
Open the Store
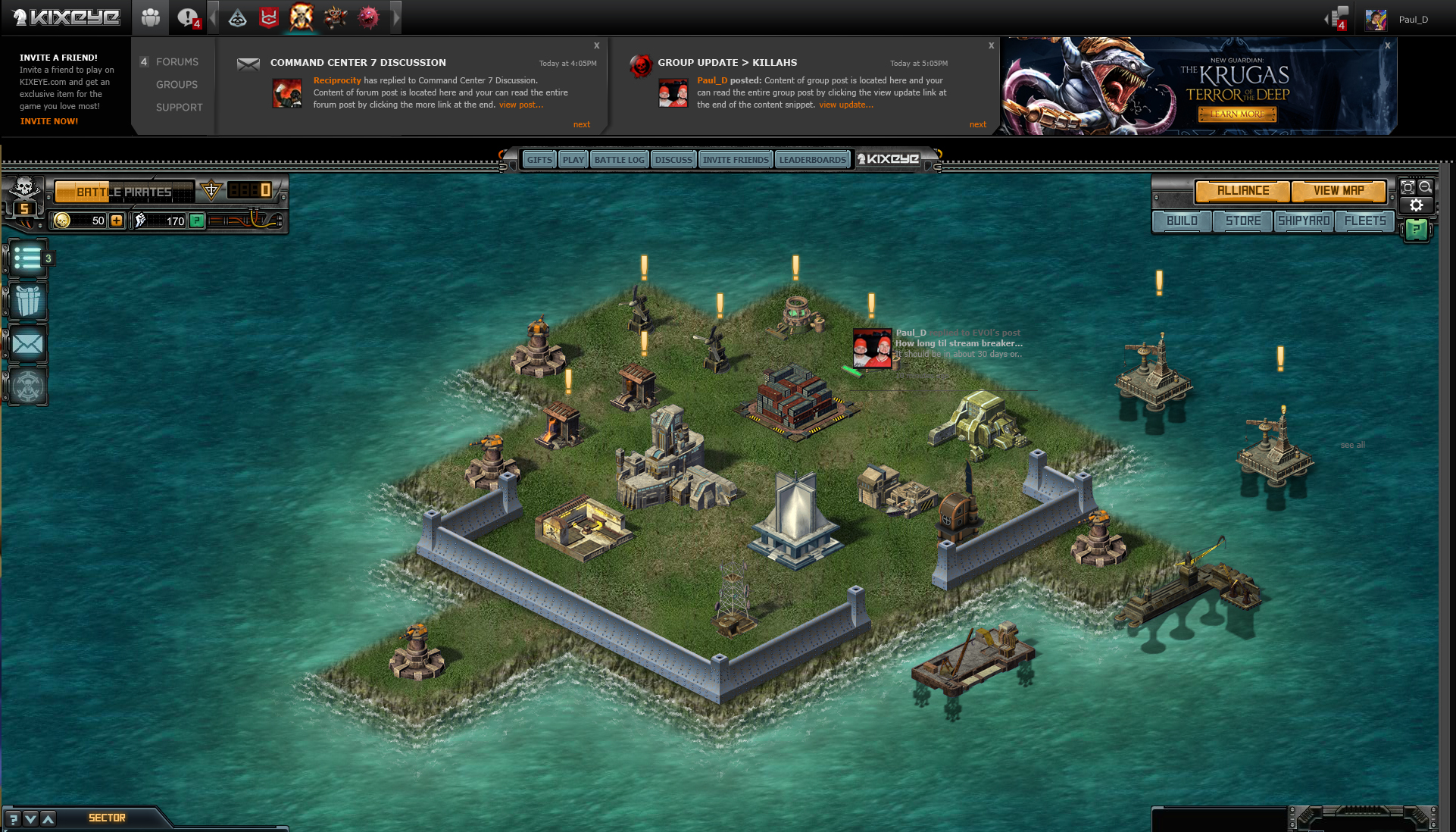coord(1243,221)
